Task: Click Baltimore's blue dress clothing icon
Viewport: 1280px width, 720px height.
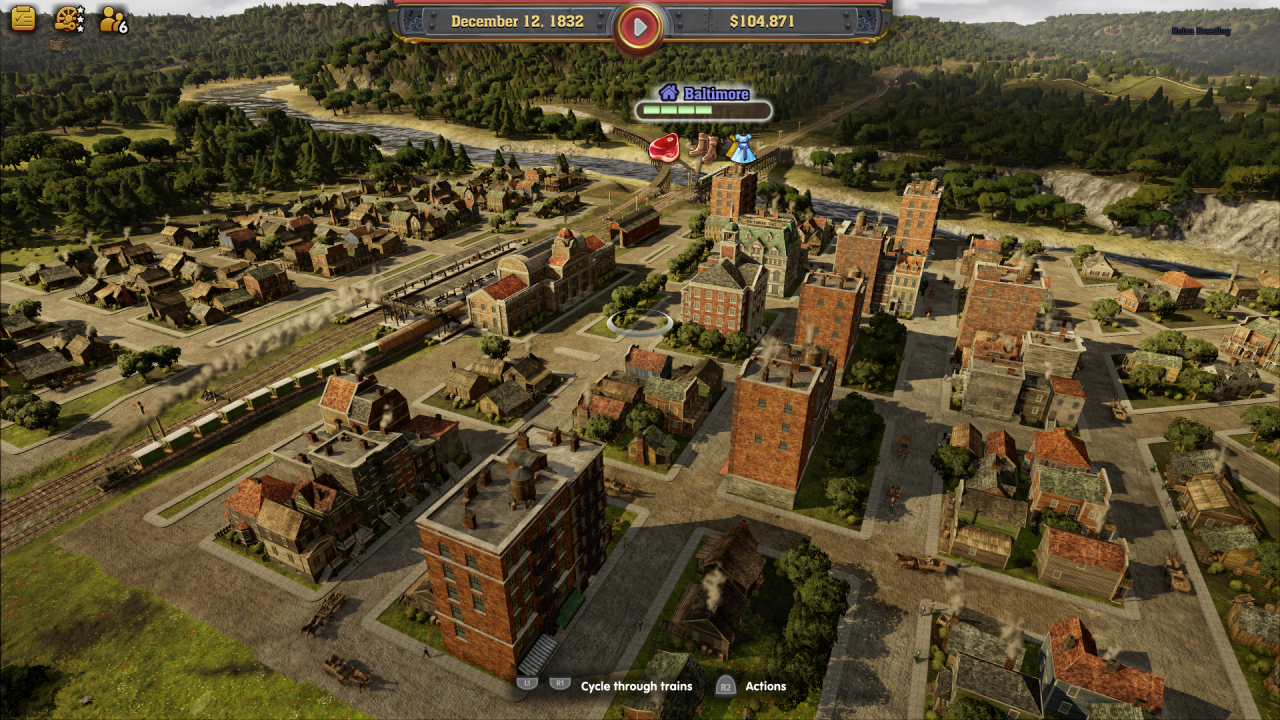Action: (x=741, y=148)
